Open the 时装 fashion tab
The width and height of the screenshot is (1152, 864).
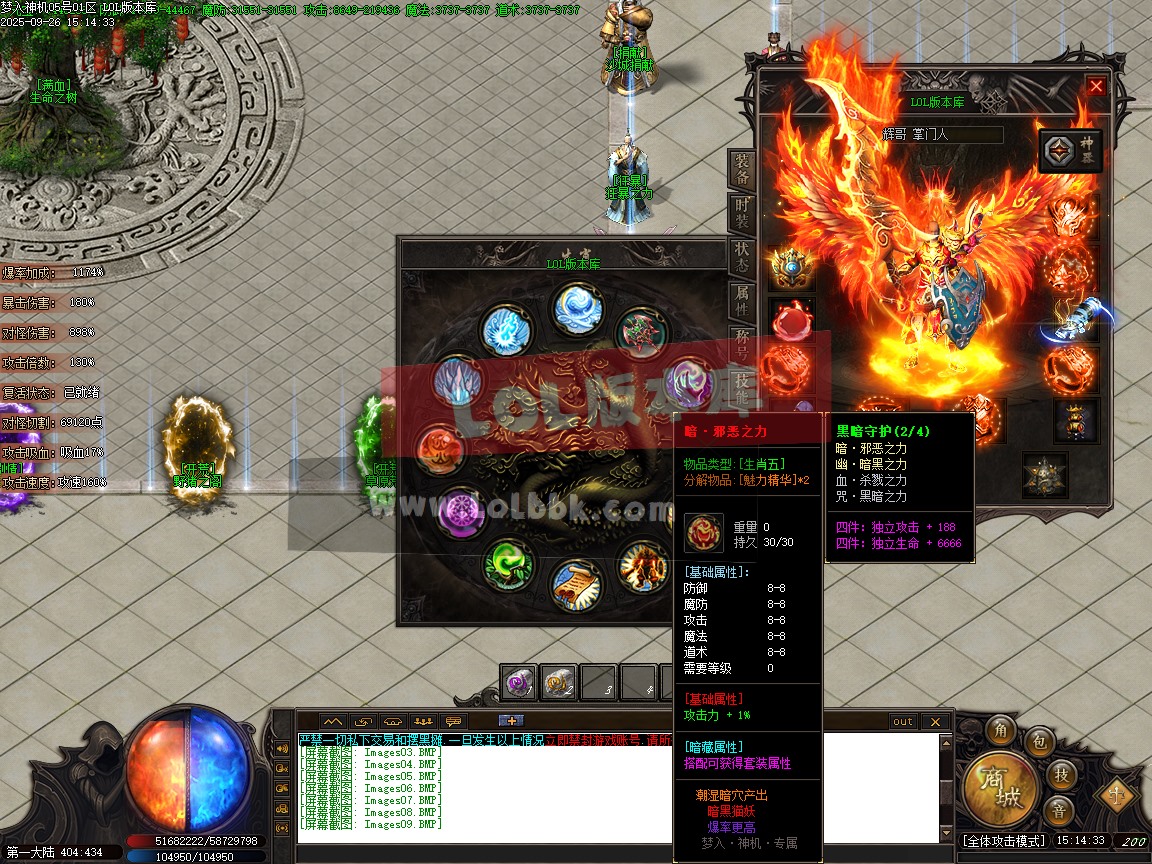tap(742, 213)
